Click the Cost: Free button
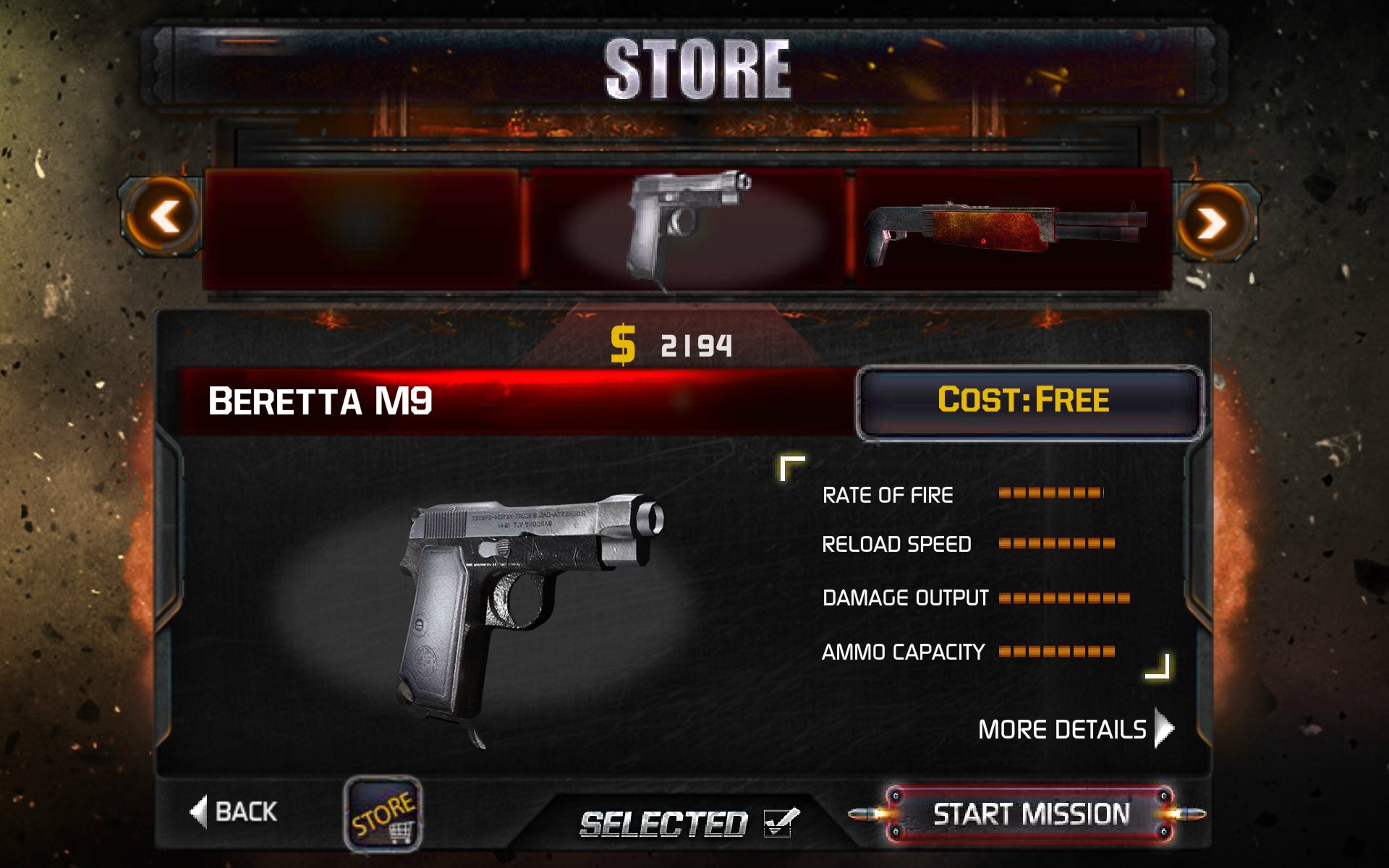Image resolution: width=1389 pixels, height=868 pixels. point(1028,401)
